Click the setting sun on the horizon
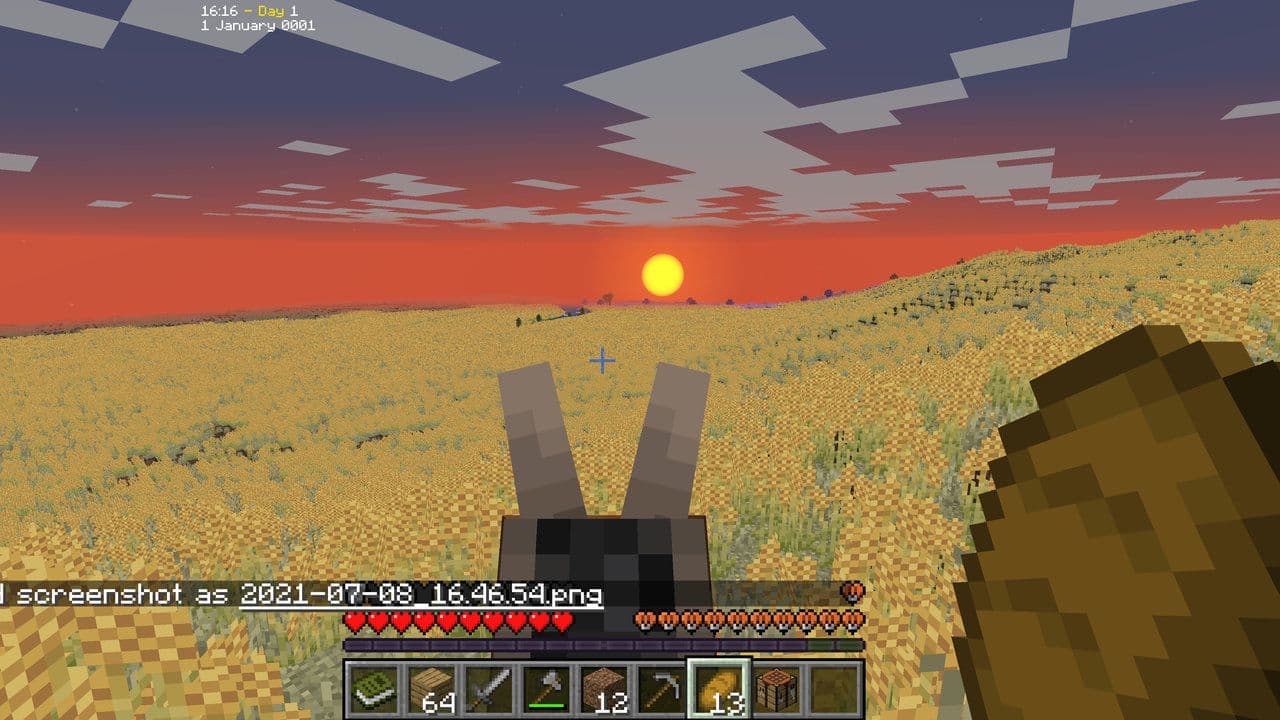Image resolution: width=1280 pixels, height=720 pixels. [662, 272]
